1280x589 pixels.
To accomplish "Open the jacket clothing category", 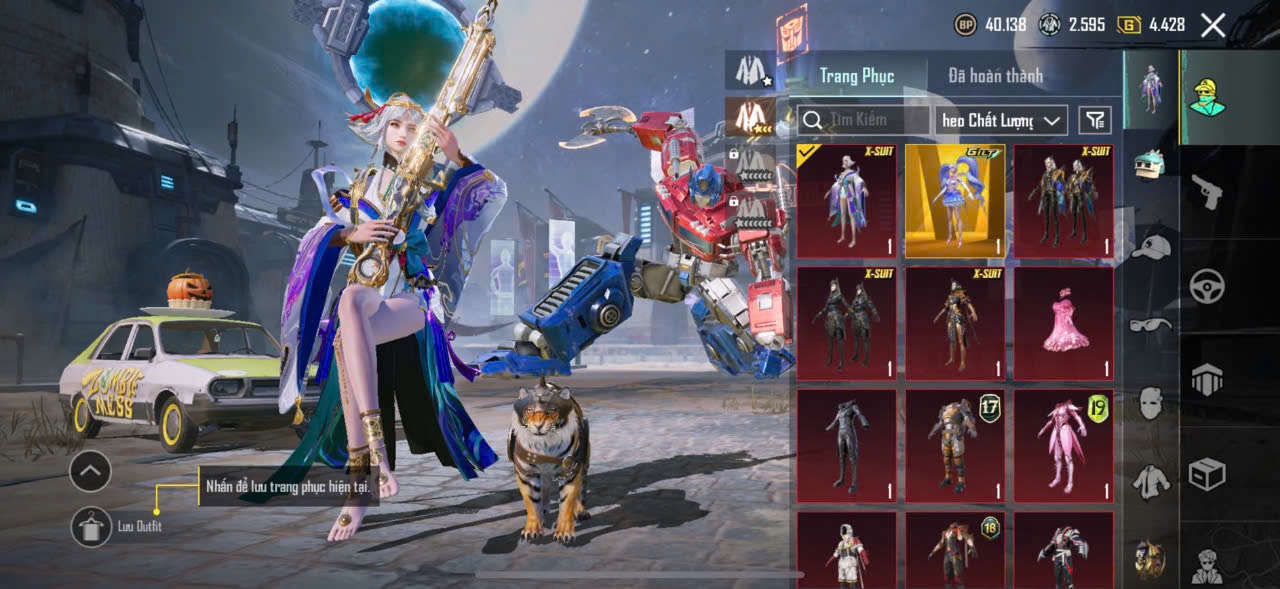I will [1152, 482].
